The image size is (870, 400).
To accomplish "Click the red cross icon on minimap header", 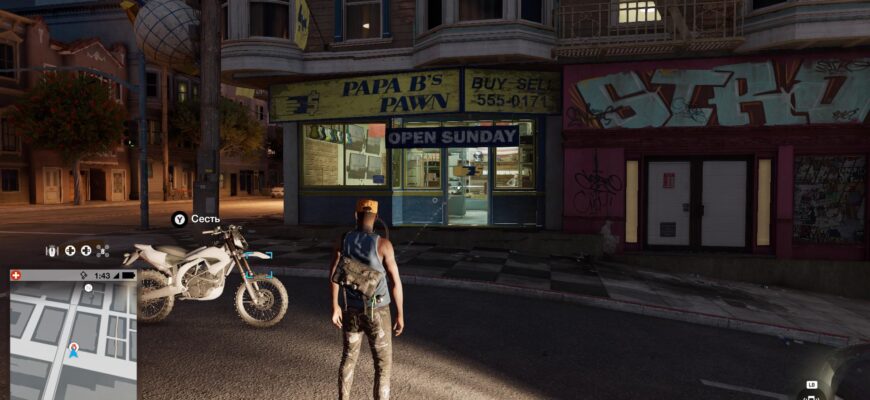I will [16, 275].
